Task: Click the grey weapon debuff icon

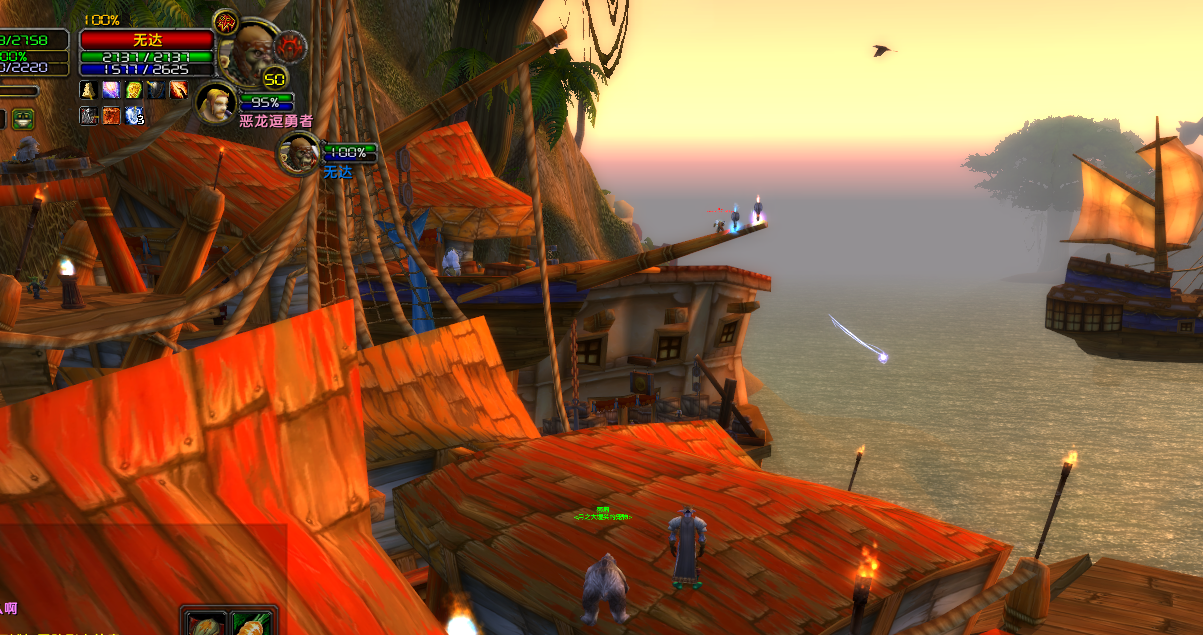Action: (89, 116)
